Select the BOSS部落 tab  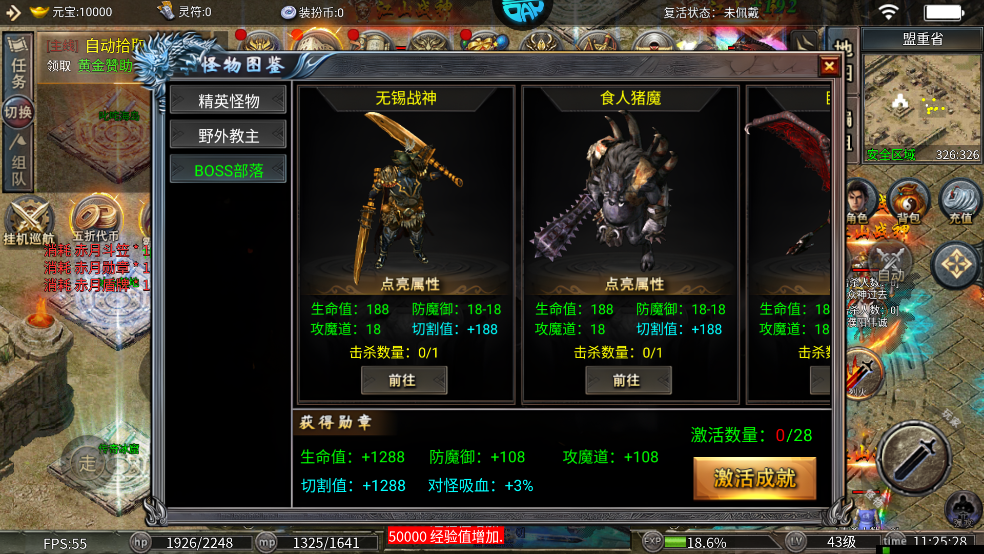[228, 170]
